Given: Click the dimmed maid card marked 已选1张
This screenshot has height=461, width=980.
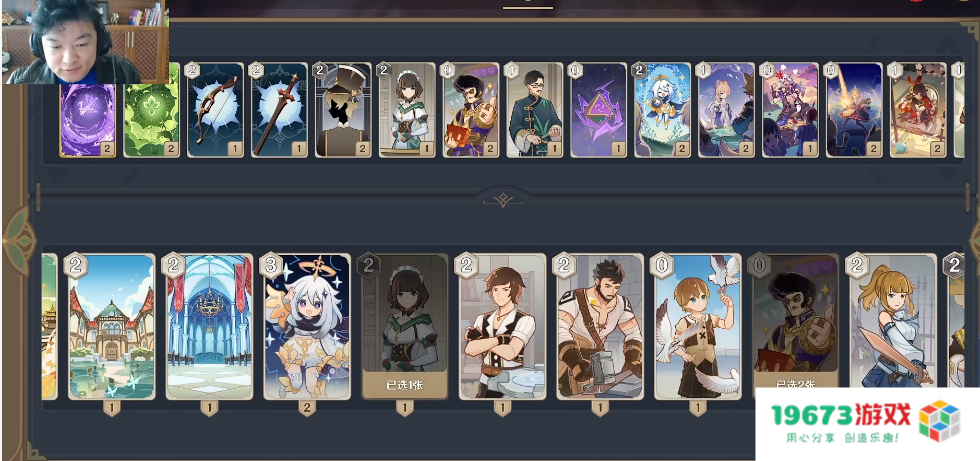Looking at the screenshot, I should point(404,327).
